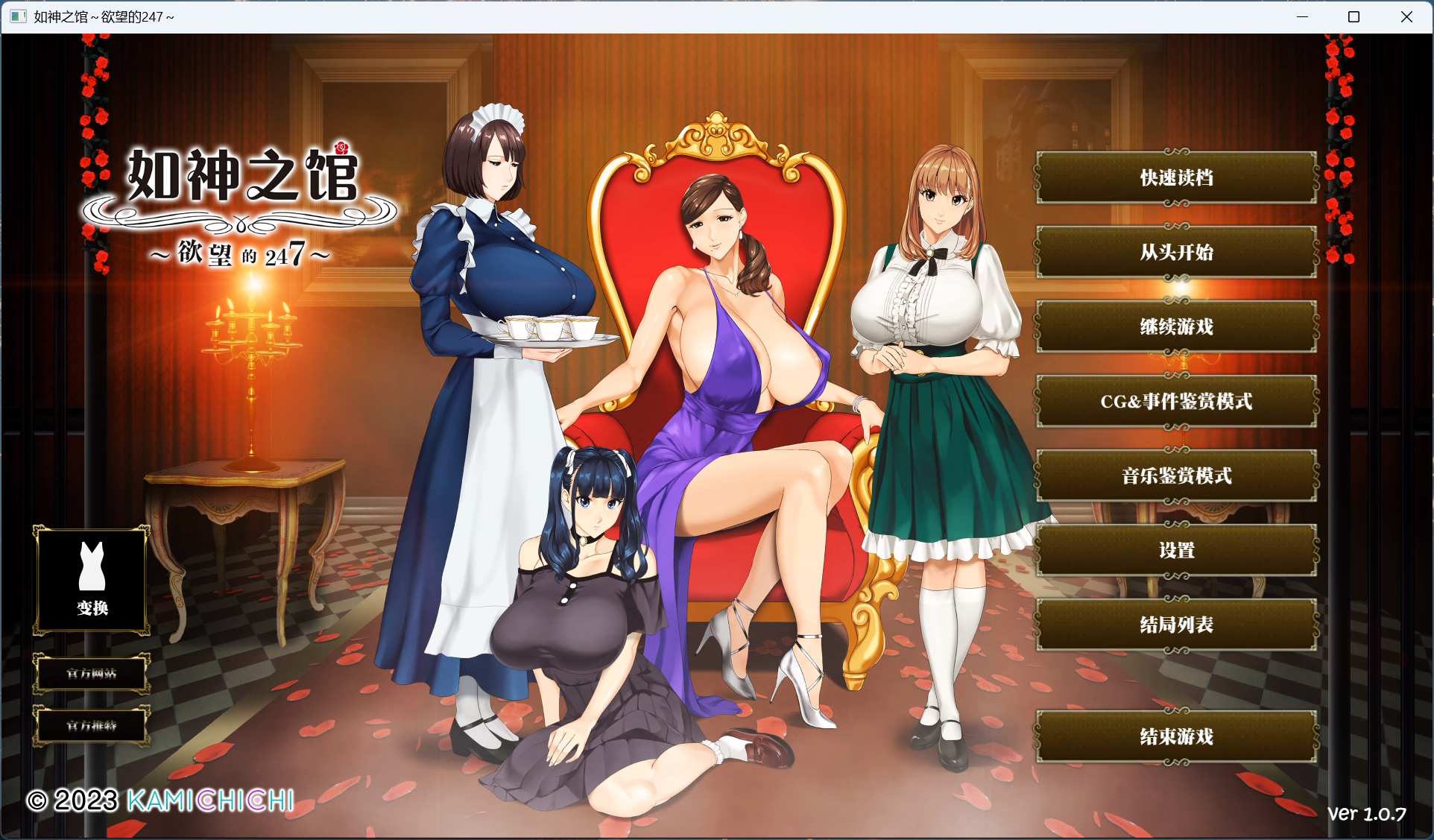The height and width of the screenshot is (840, 1434).
Task: Quit via the 结束游戏 button
Action: pyautogui.click(x=1176, y=736)
